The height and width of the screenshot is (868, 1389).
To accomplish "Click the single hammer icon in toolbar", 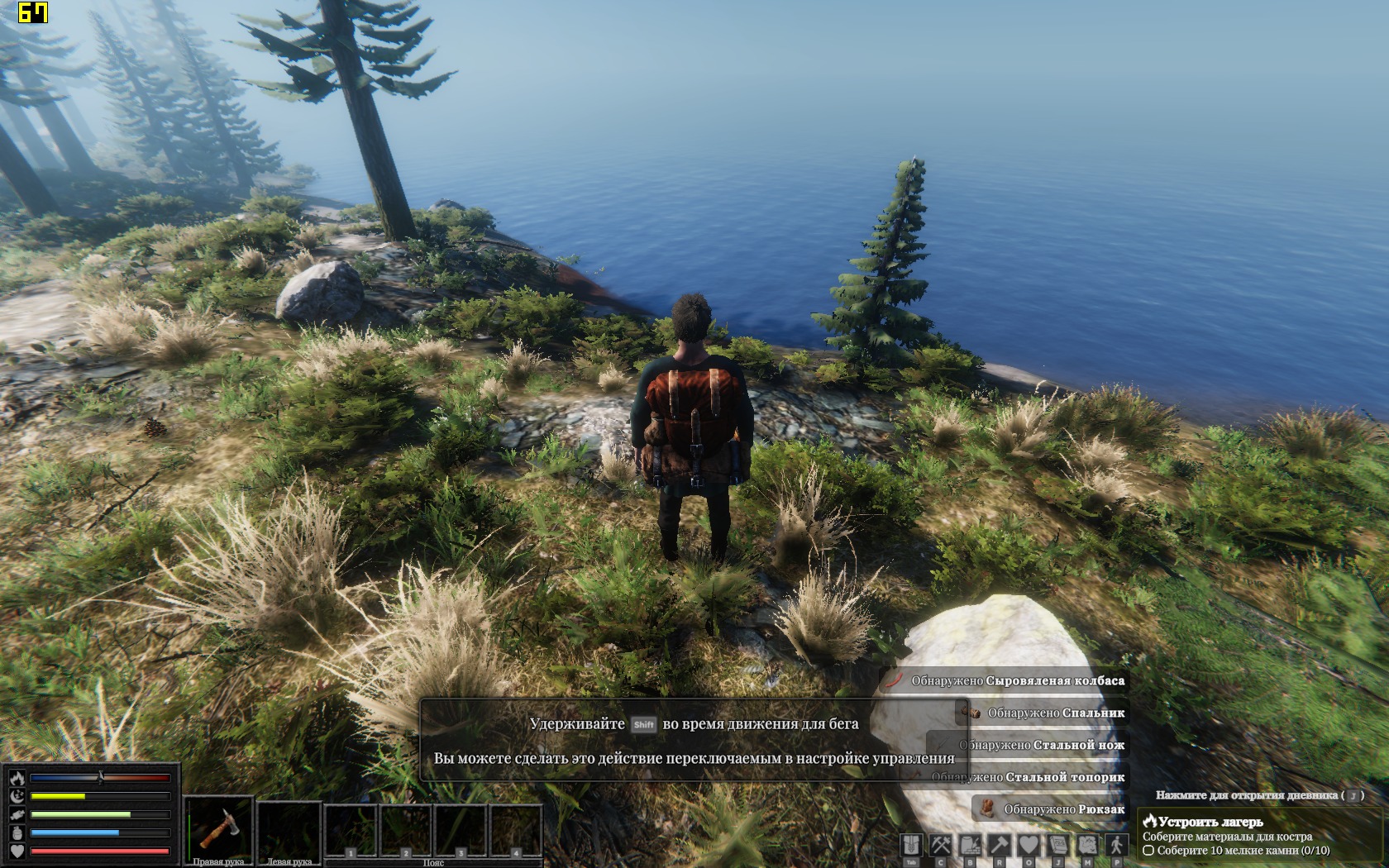I will point(1000,845).
